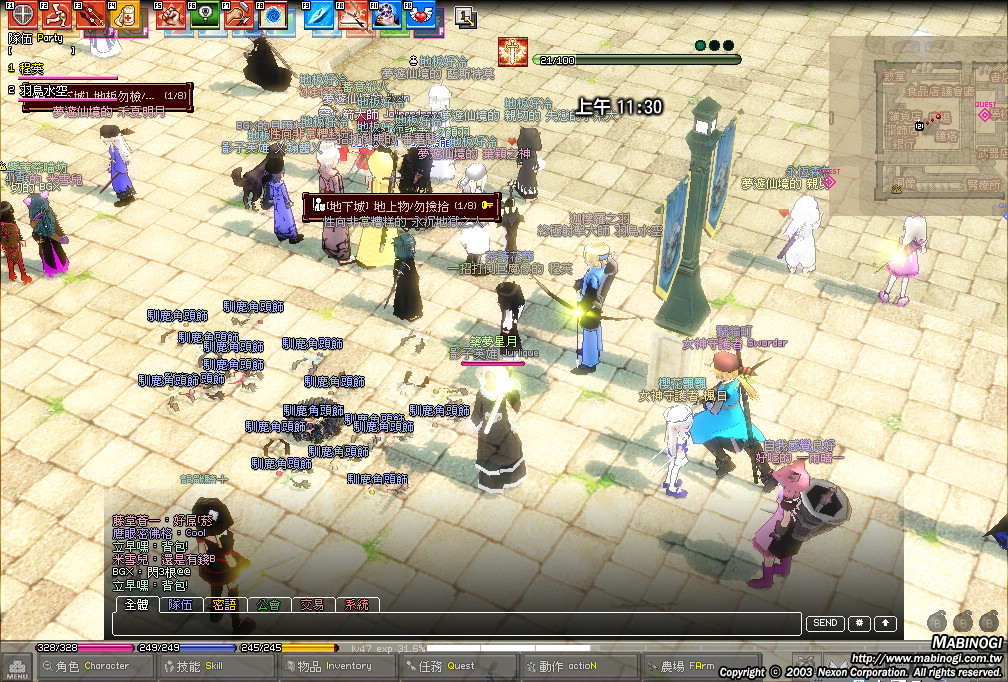Image resolution: width=1008 pixels, height=682 pixels.
Task: Activate the F1 shield defense skill
Action: coord(21,15)
